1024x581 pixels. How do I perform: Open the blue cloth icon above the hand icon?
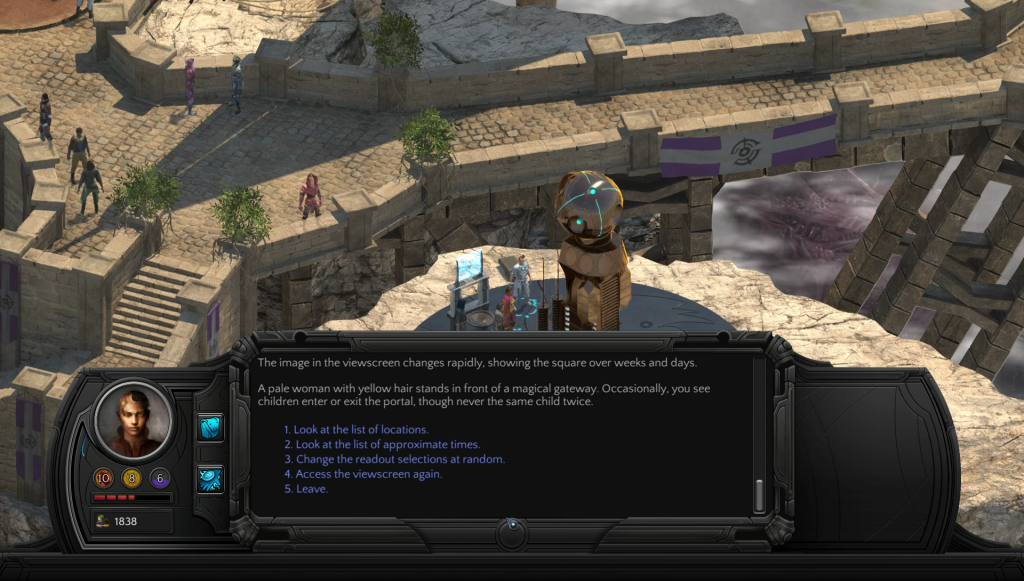click(211, 427)
